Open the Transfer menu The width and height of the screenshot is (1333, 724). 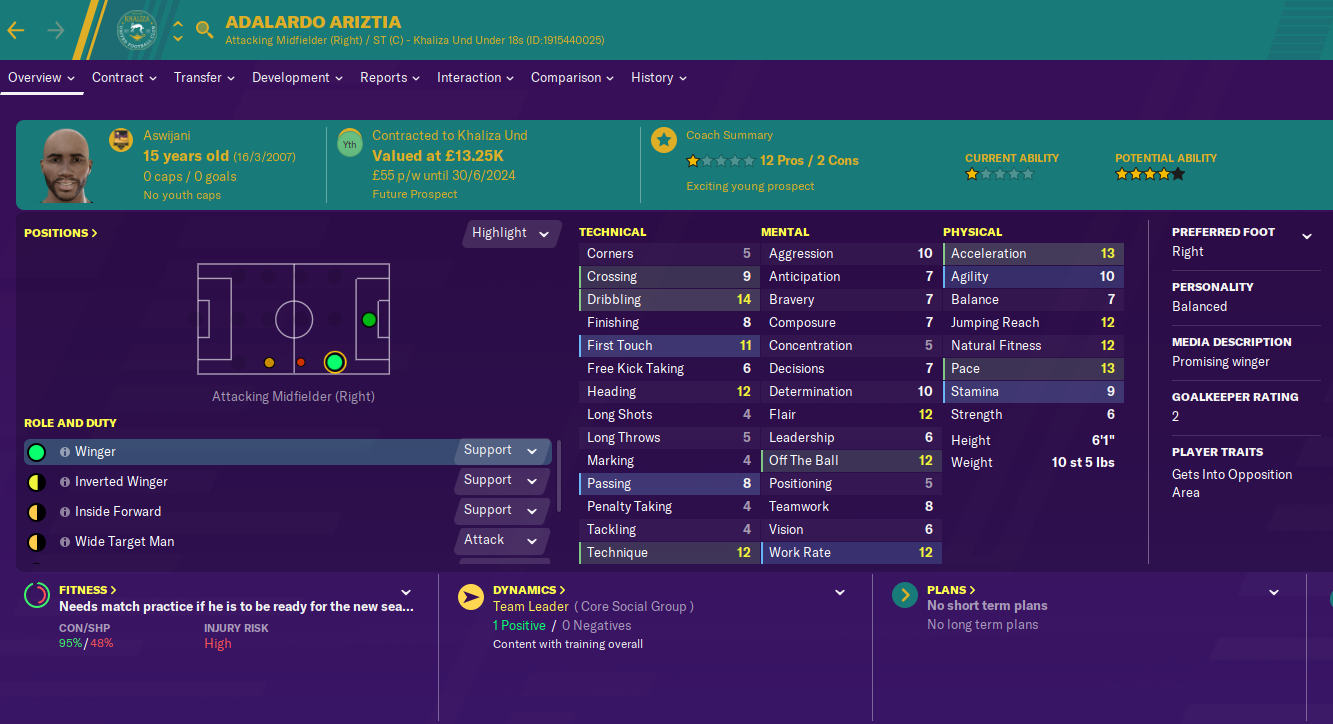(204, 78)
